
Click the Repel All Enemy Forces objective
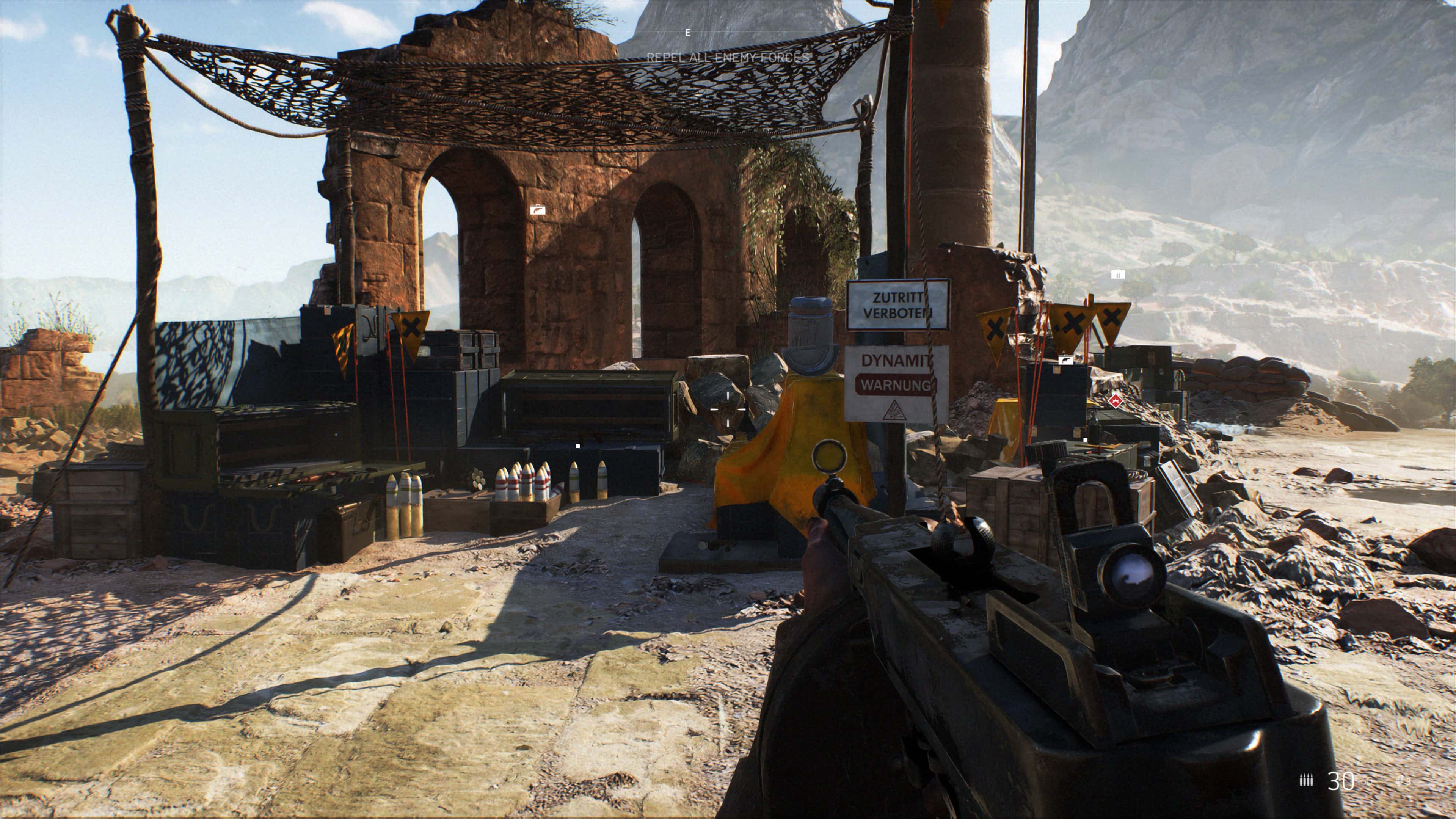[x=728, y=57]
